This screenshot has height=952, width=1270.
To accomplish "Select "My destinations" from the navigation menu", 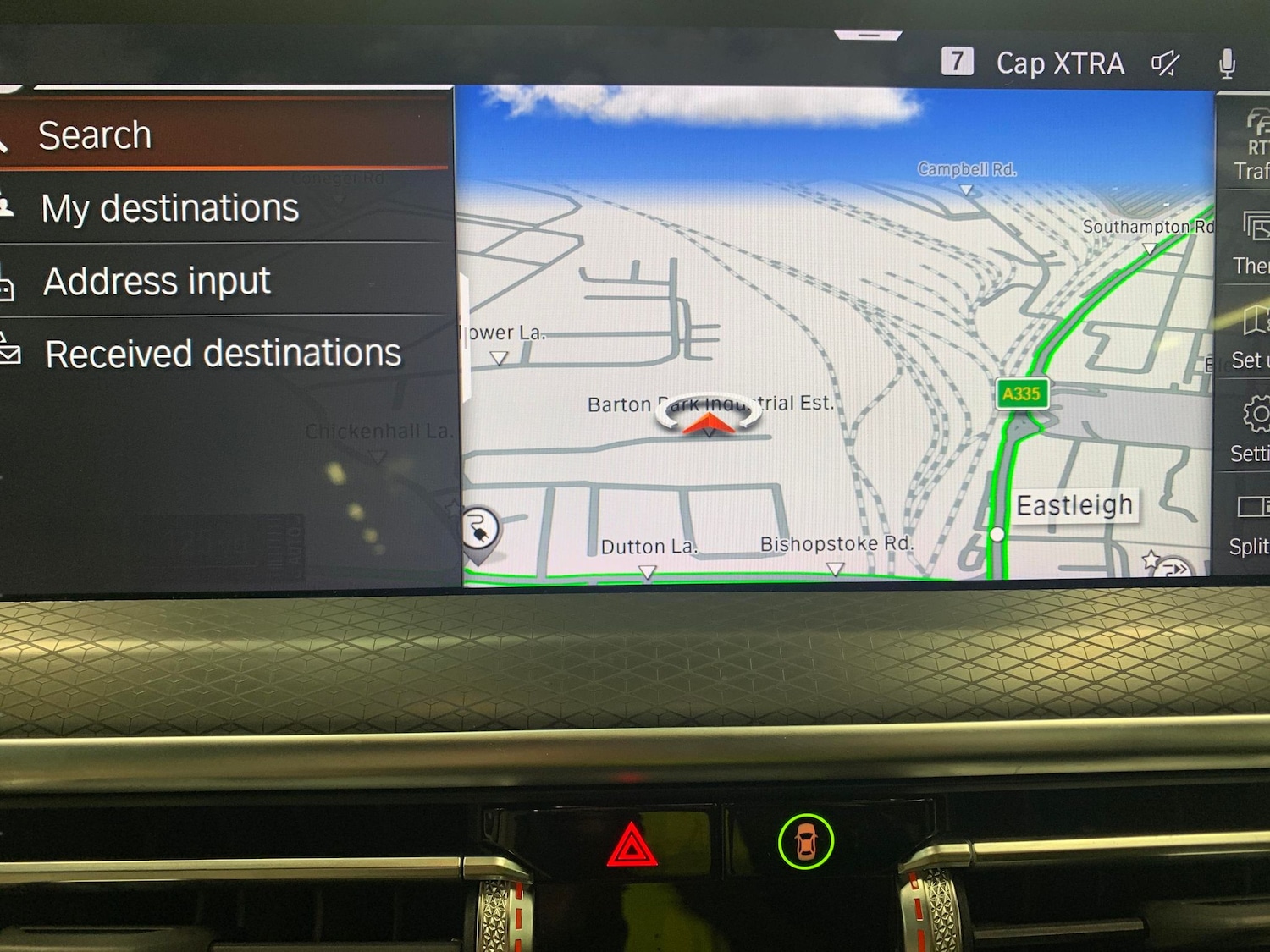I will pyautogui.click(x=169, y=208).
